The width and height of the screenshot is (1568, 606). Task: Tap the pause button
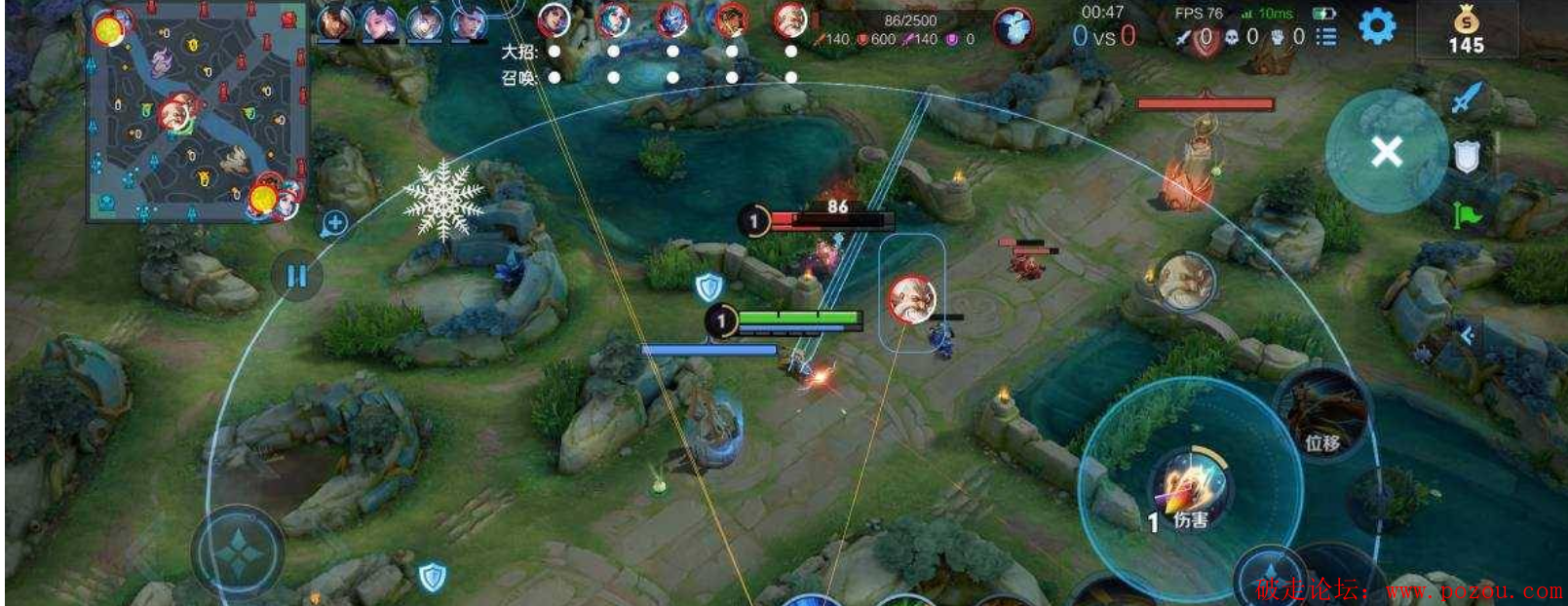pos(297,276)
